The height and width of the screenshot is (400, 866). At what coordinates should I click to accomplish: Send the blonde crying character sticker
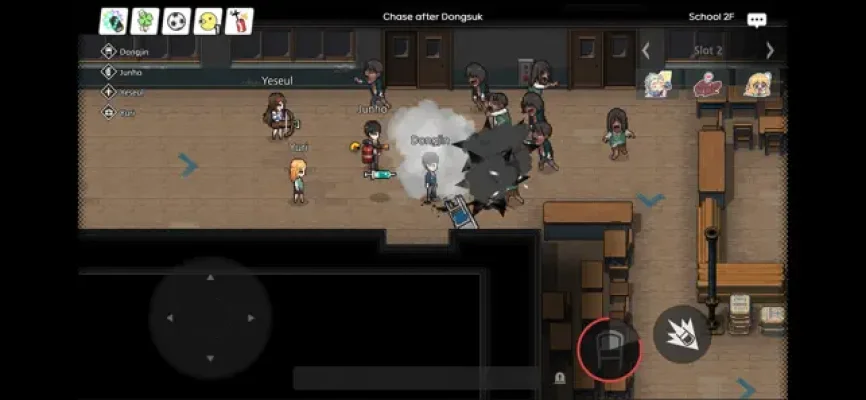point(757,85)
